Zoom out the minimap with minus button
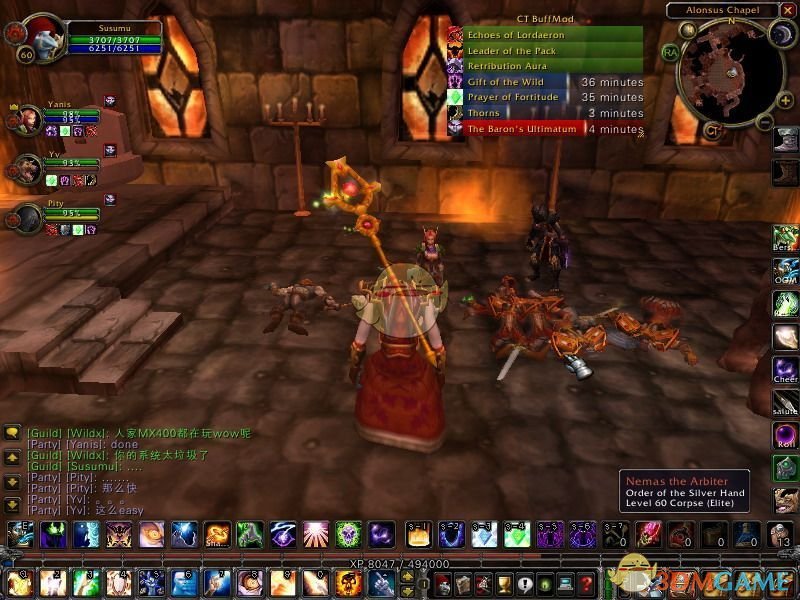The image size is (800, 600). (766, 122)
